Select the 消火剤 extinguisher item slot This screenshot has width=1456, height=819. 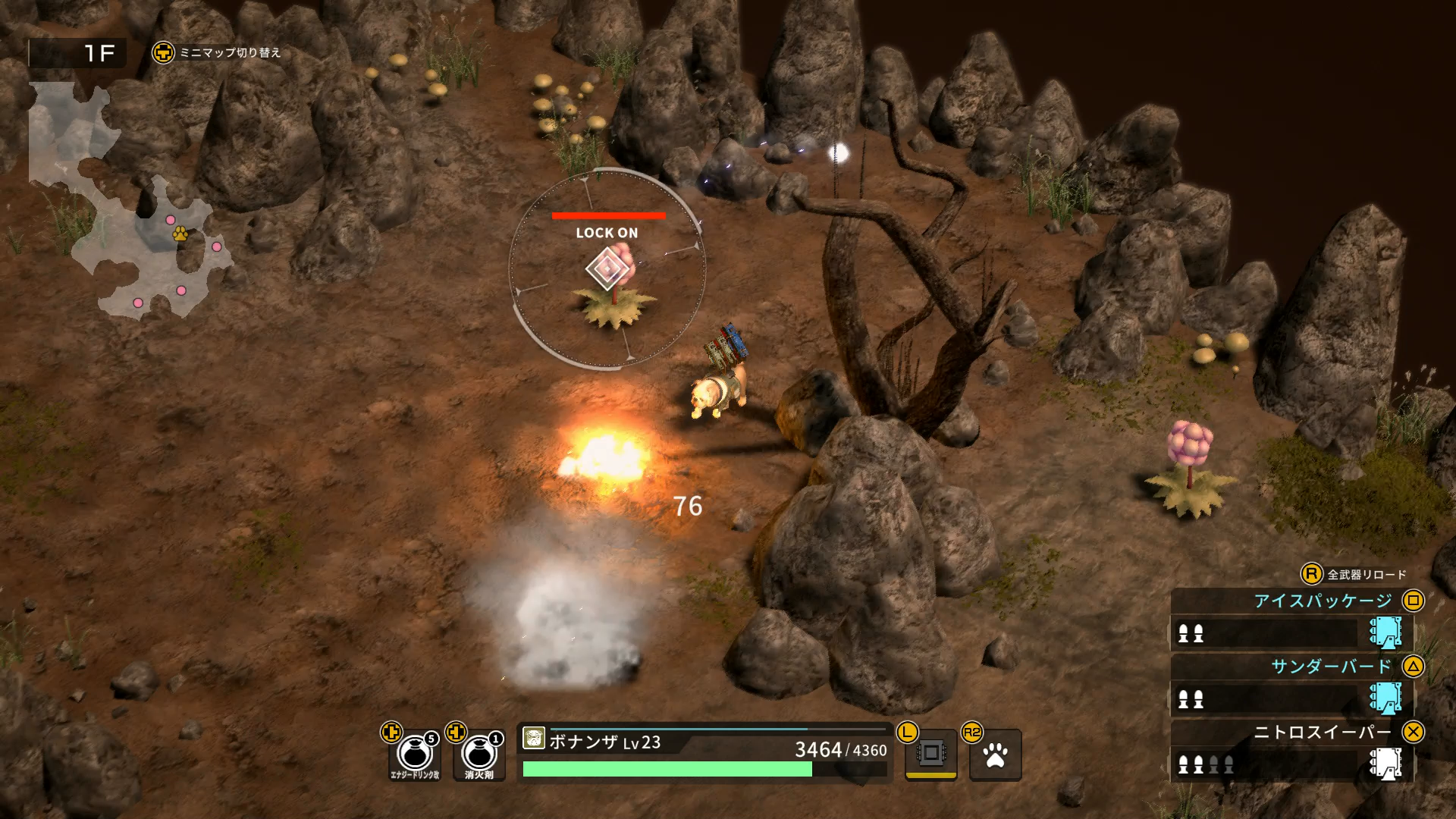point(479,755)
